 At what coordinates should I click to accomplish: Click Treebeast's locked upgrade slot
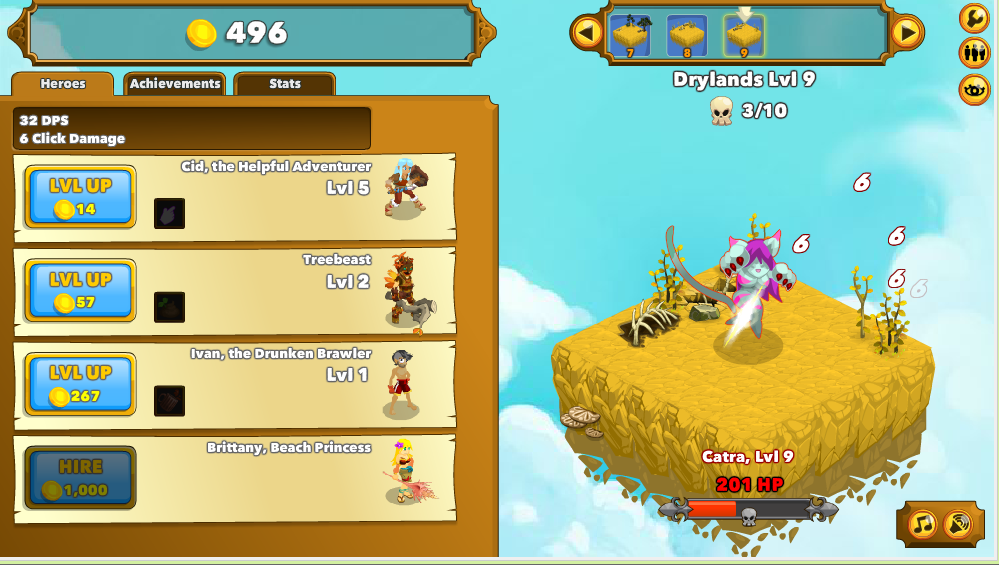point(169,307)
